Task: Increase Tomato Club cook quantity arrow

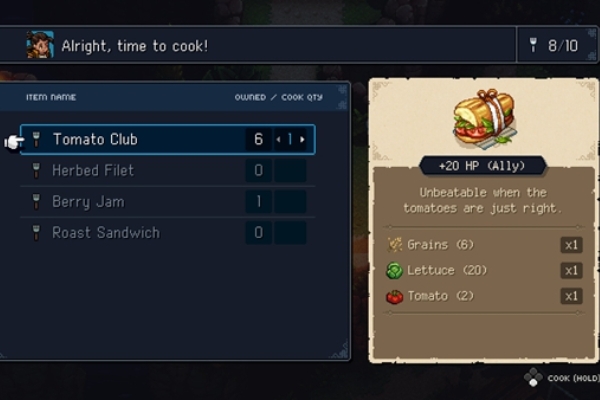Action: tap(302, 139)
